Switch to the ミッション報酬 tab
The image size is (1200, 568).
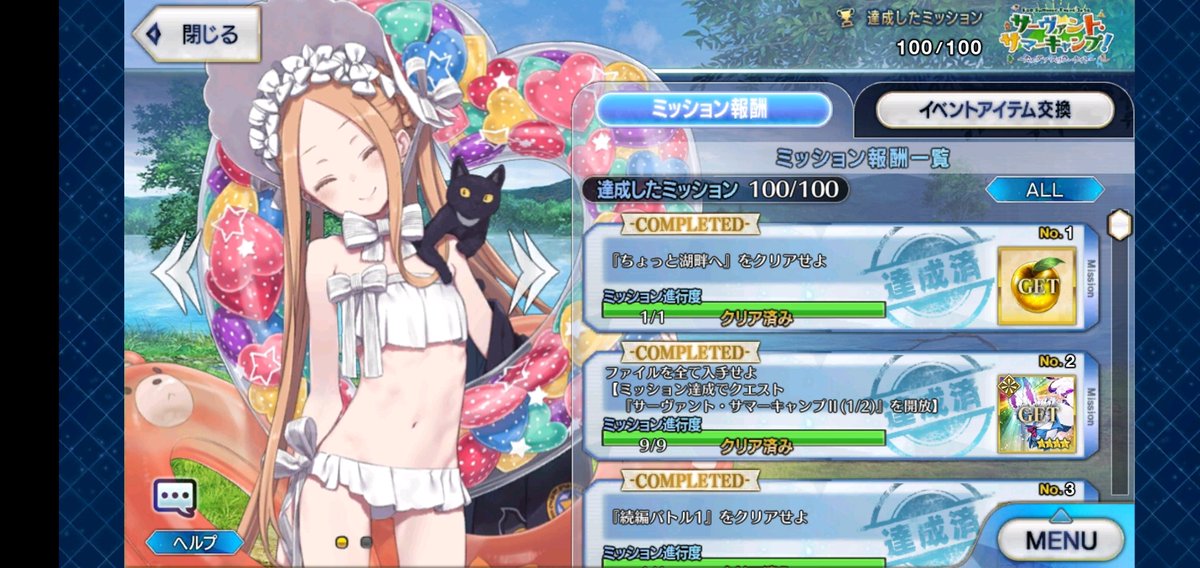click(714, 110)
